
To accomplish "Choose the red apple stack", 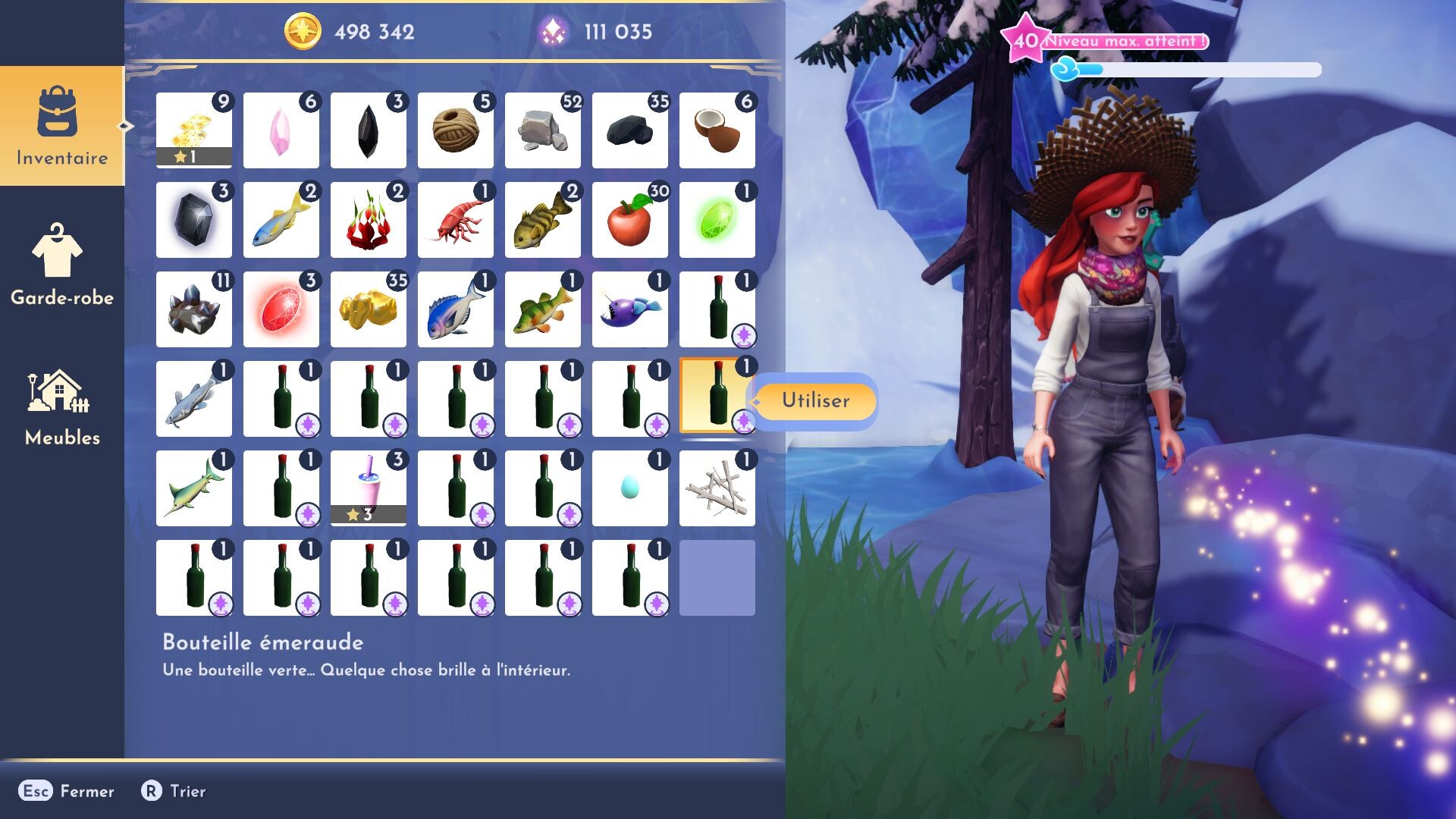I will pos(629,220).
